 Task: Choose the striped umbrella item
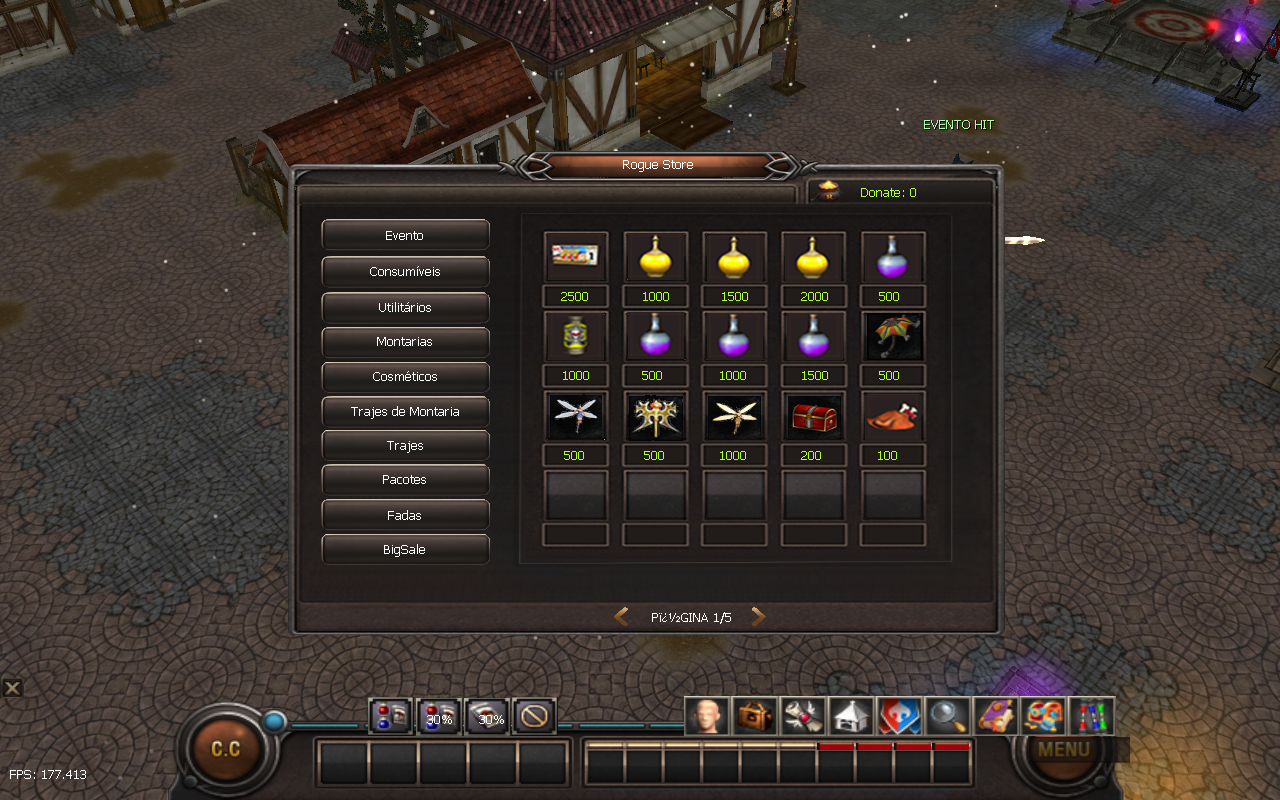pyautogui.click(x=892, y=337)
